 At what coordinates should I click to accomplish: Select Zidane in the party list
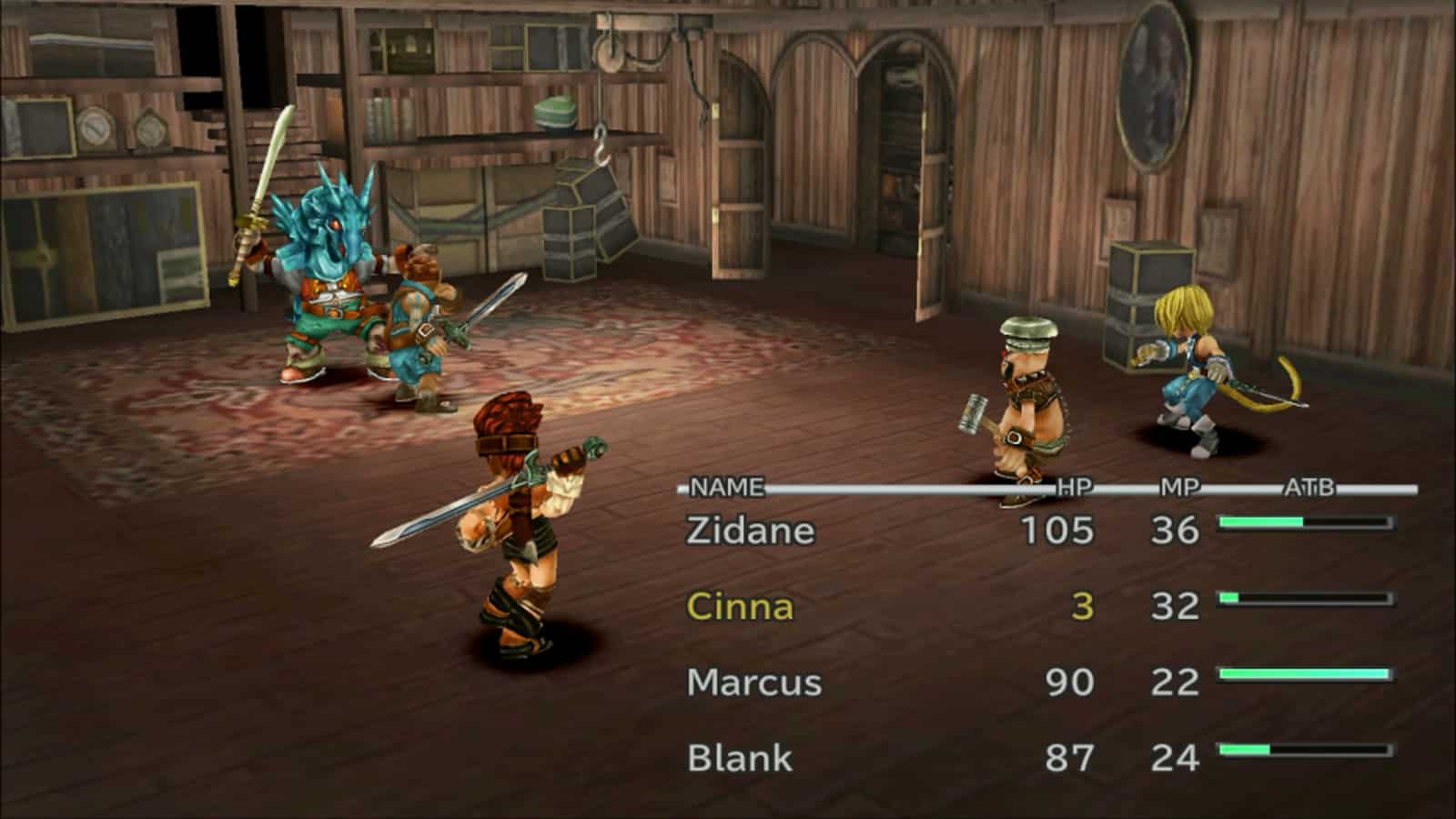[750, 531]
